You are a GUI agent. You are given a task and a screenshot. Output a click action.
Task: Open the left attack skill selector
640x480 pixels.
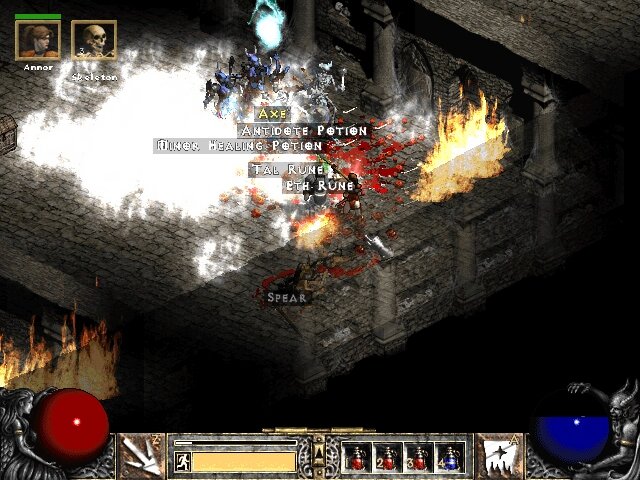tap(141, 456)
